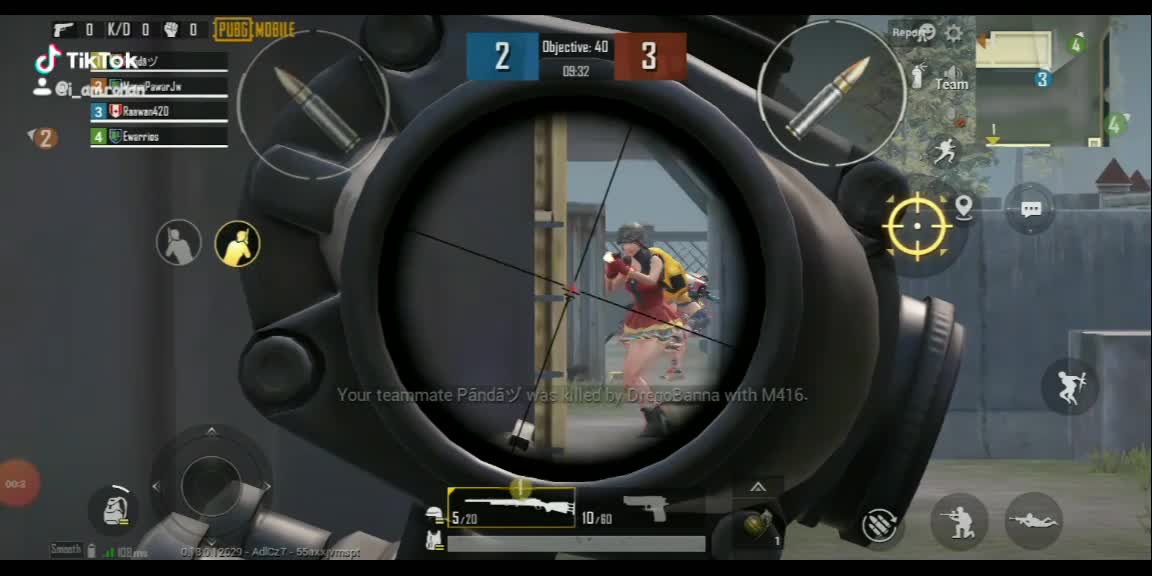The image size is (1152, 576).
Task: Switch to the pistol weapon slot
Action: pos(644,507)
